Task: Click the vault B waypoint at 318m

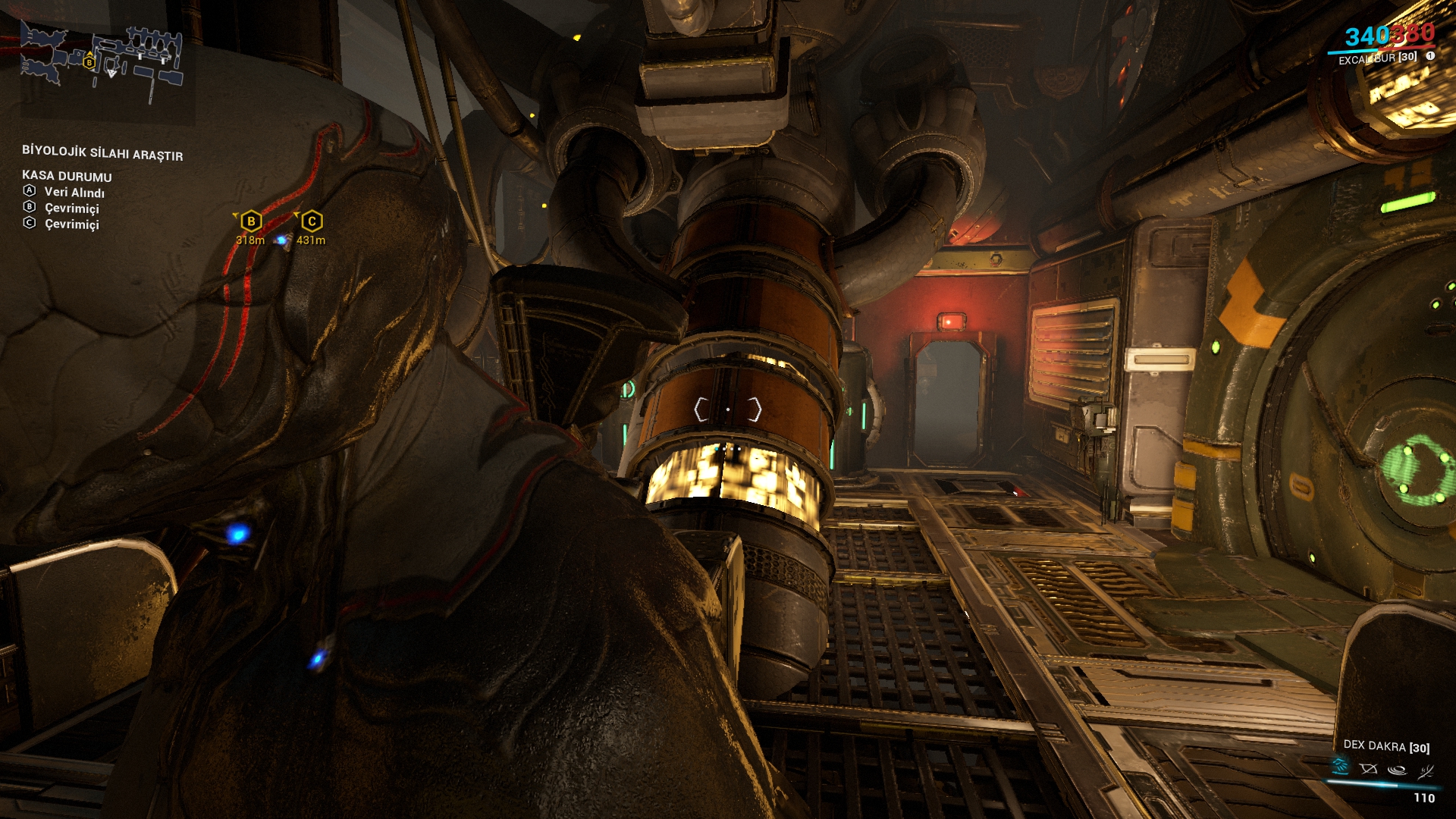Action: (x=251, y=221)
